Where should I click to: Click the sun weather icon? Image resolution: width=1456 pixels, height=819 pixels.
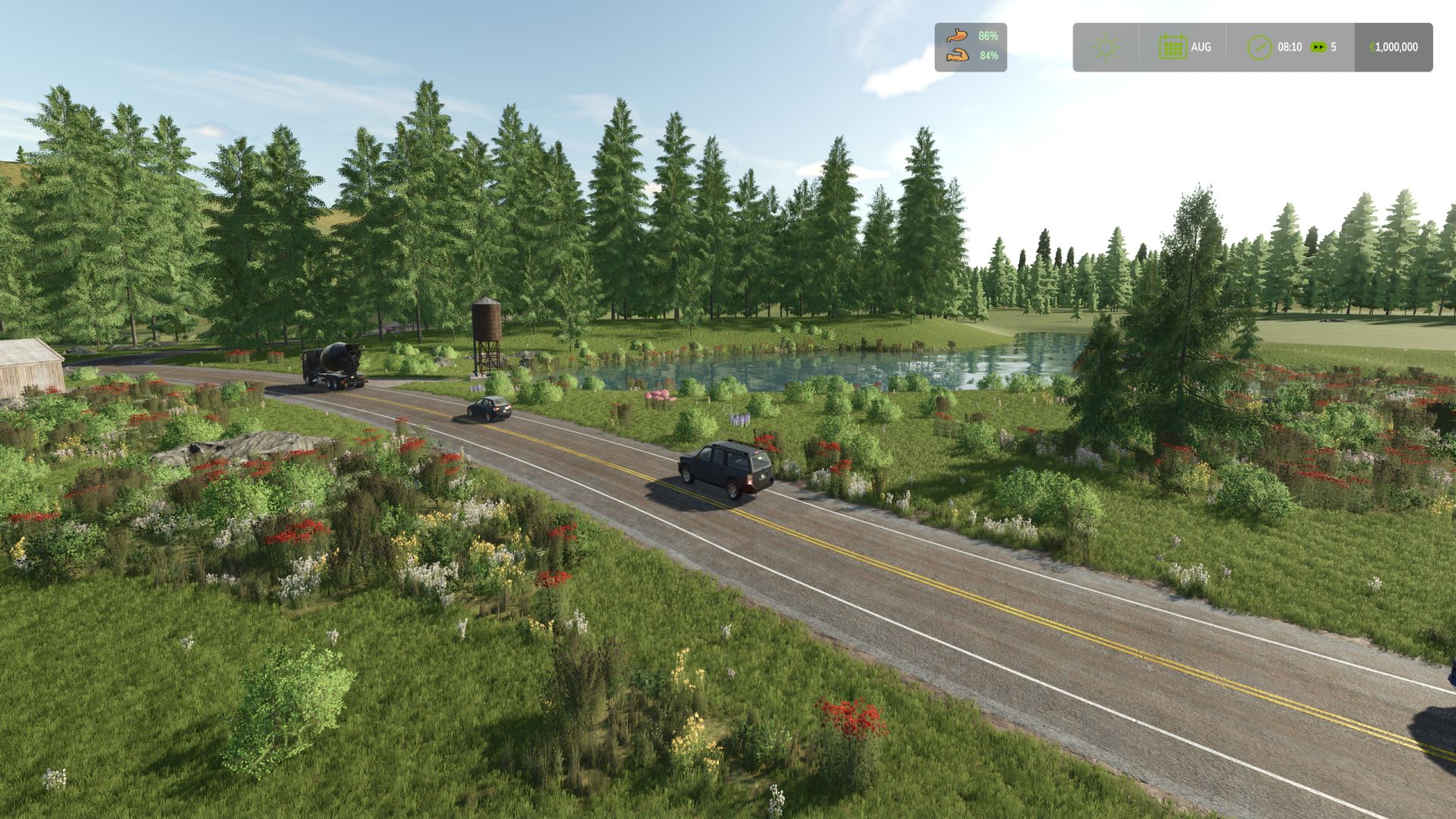coord(1106,48)
